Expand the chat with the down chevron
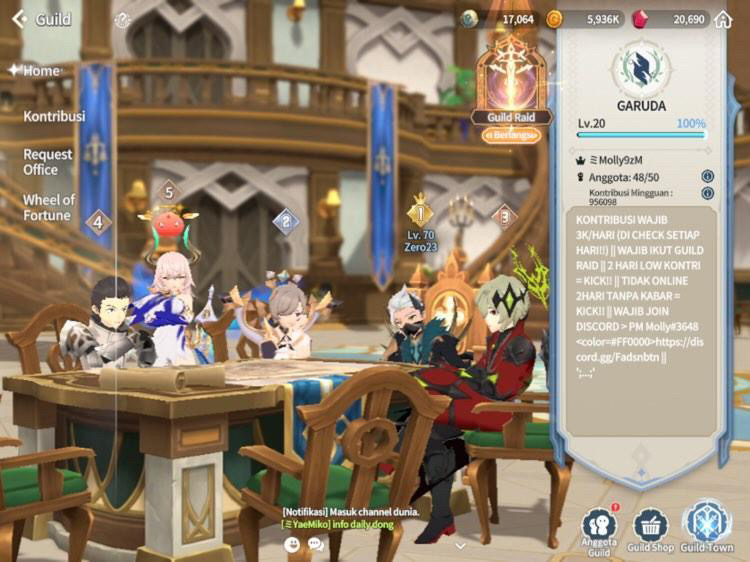The width and height of the screenshot is (750, 562). click(459, 546)
